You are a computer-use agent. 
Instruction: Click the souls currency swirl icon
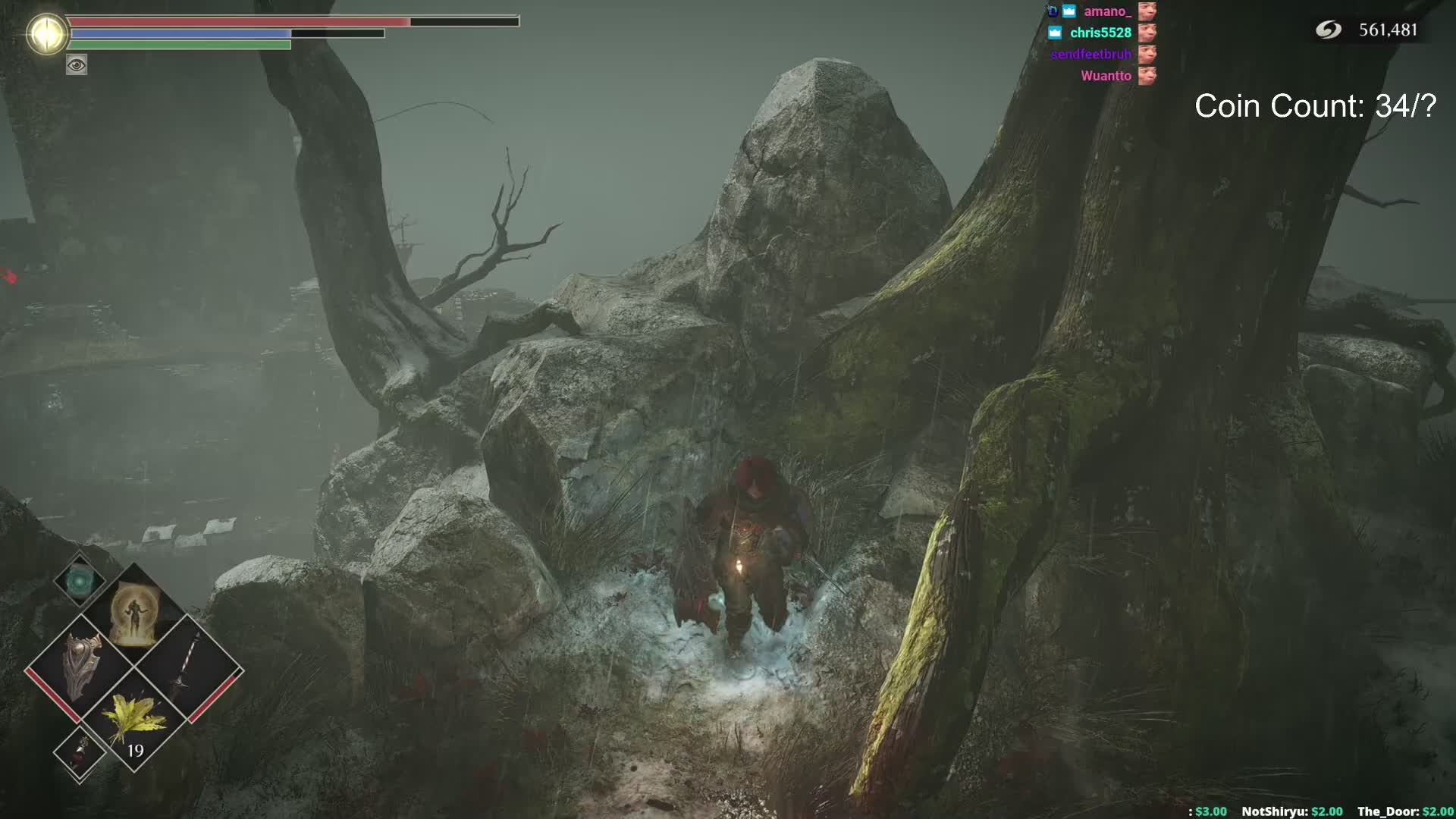tap(1328, 30)
